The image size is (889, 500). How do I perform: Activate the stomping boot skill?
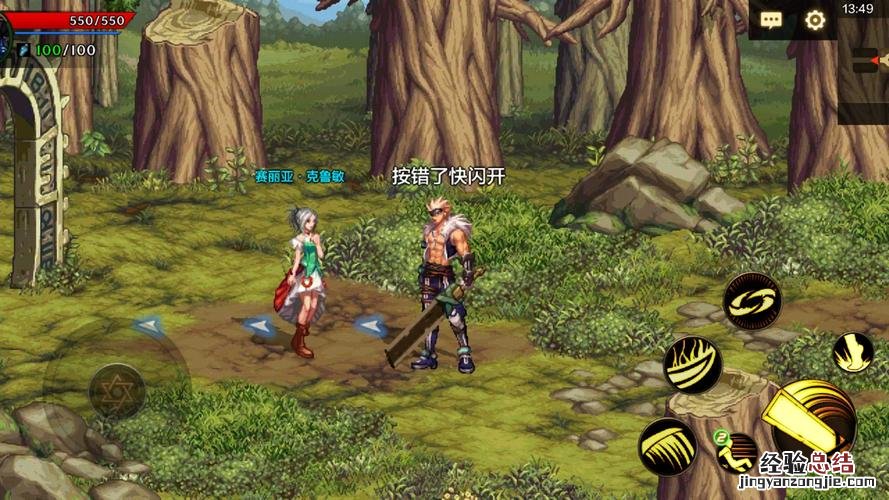[x=853, y=352]
